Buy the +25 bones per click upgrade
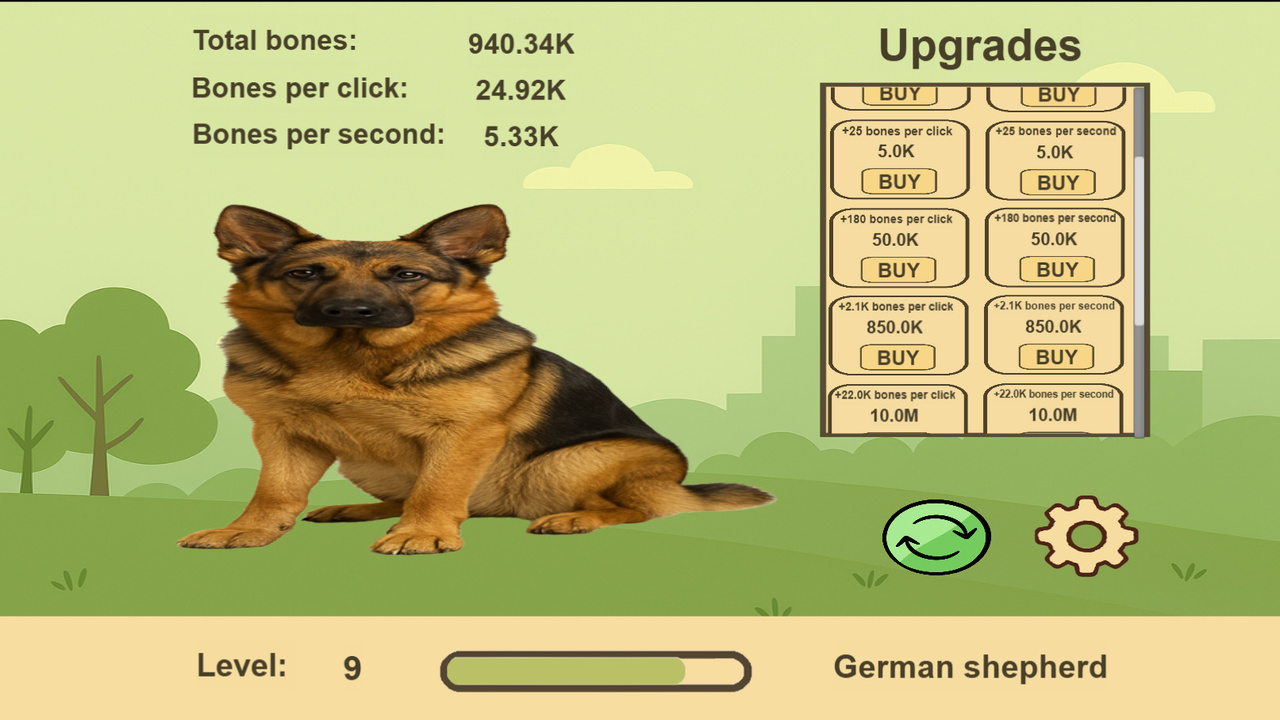 (x=898, y=182)
